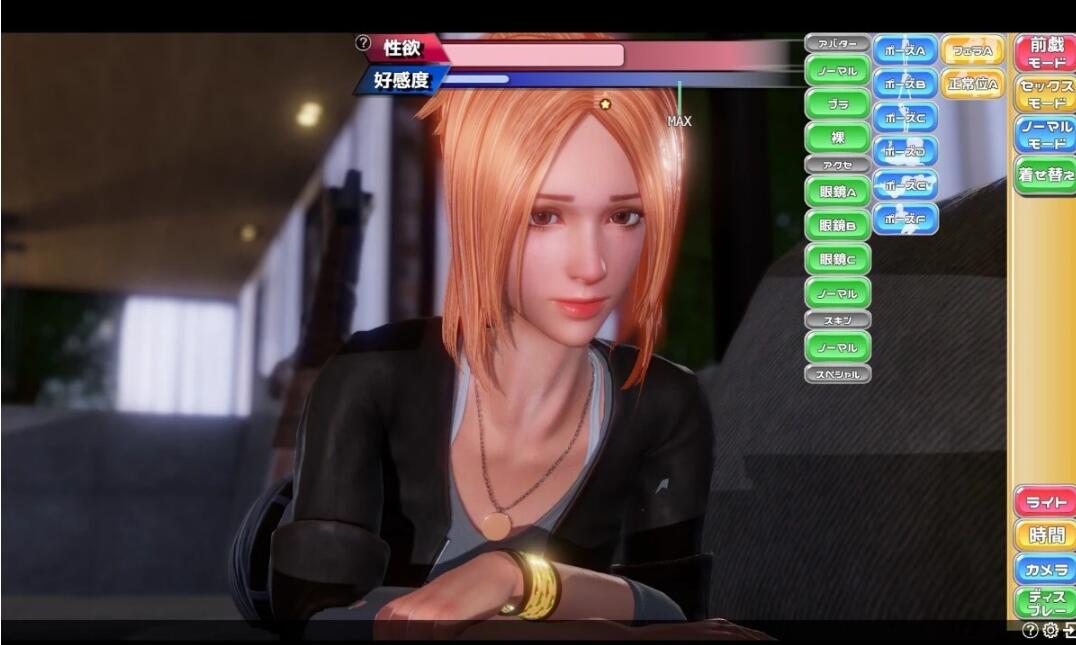Open the ライト lighting options

(x=1045, y=502)
